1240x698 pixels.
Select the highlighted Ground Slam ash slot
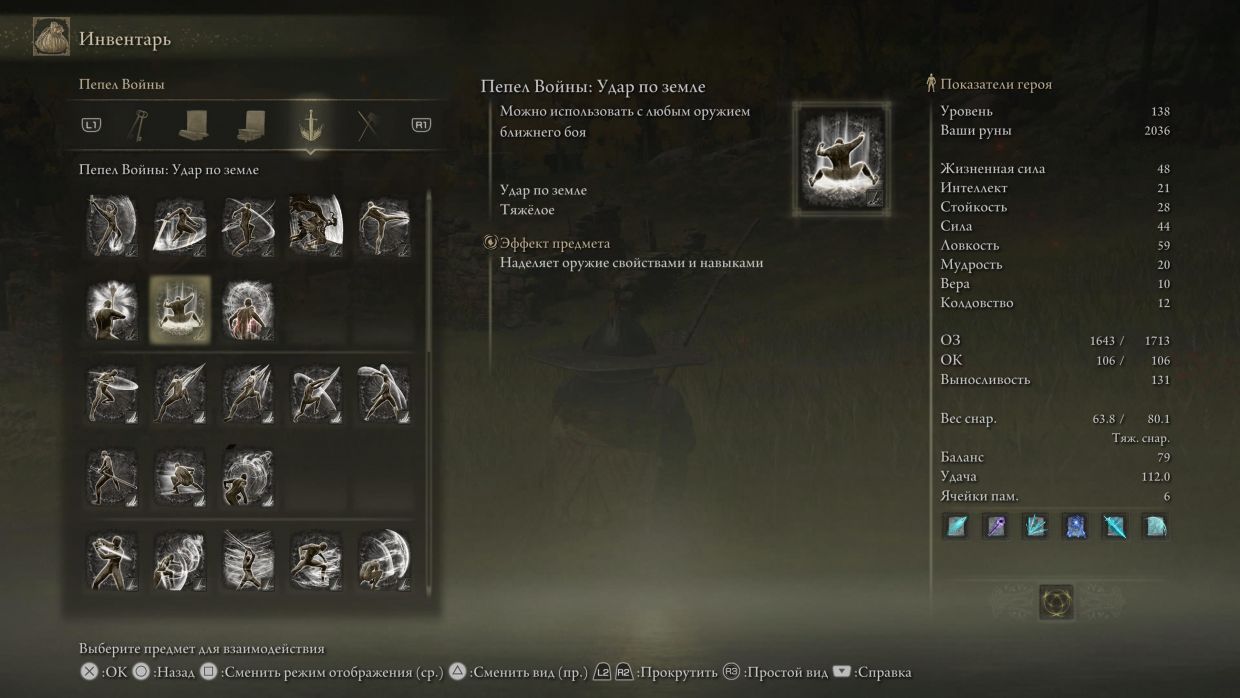click(x=180, y=309)
